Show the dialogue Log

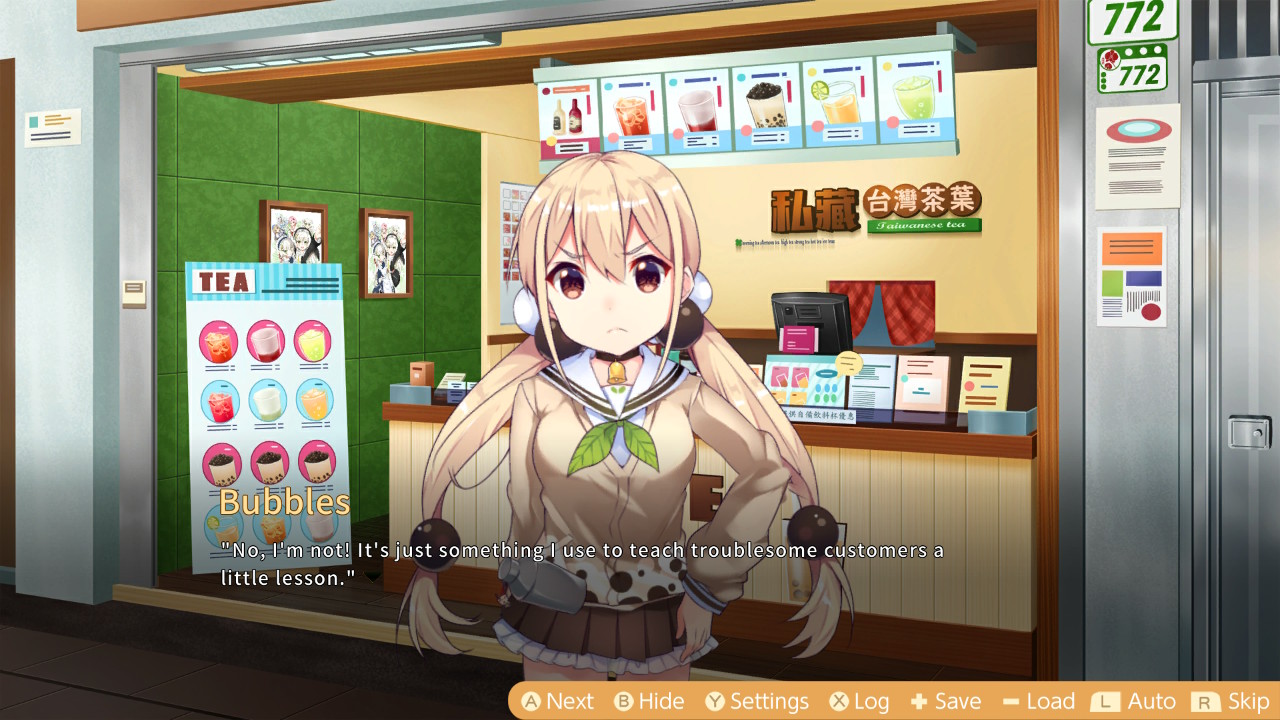pos(859,701)
